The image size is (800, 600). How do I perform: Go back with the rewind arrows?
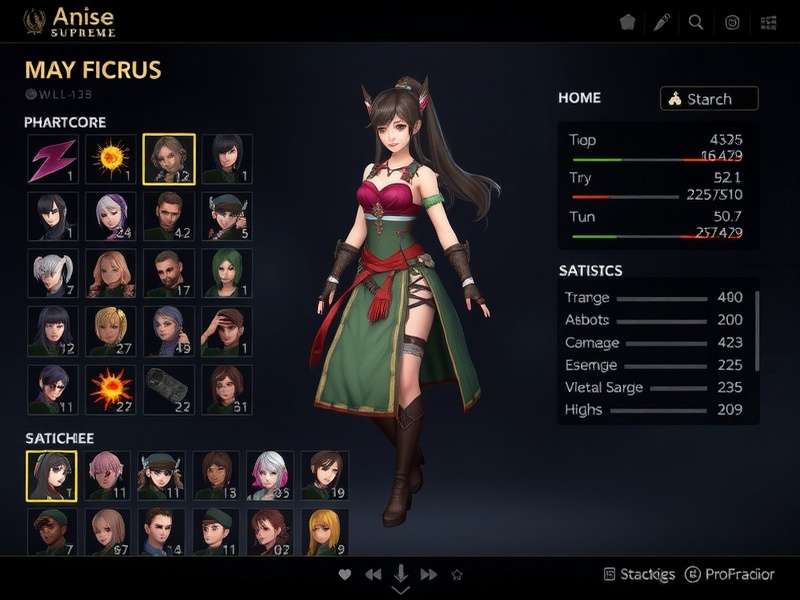tap(373, 575)
